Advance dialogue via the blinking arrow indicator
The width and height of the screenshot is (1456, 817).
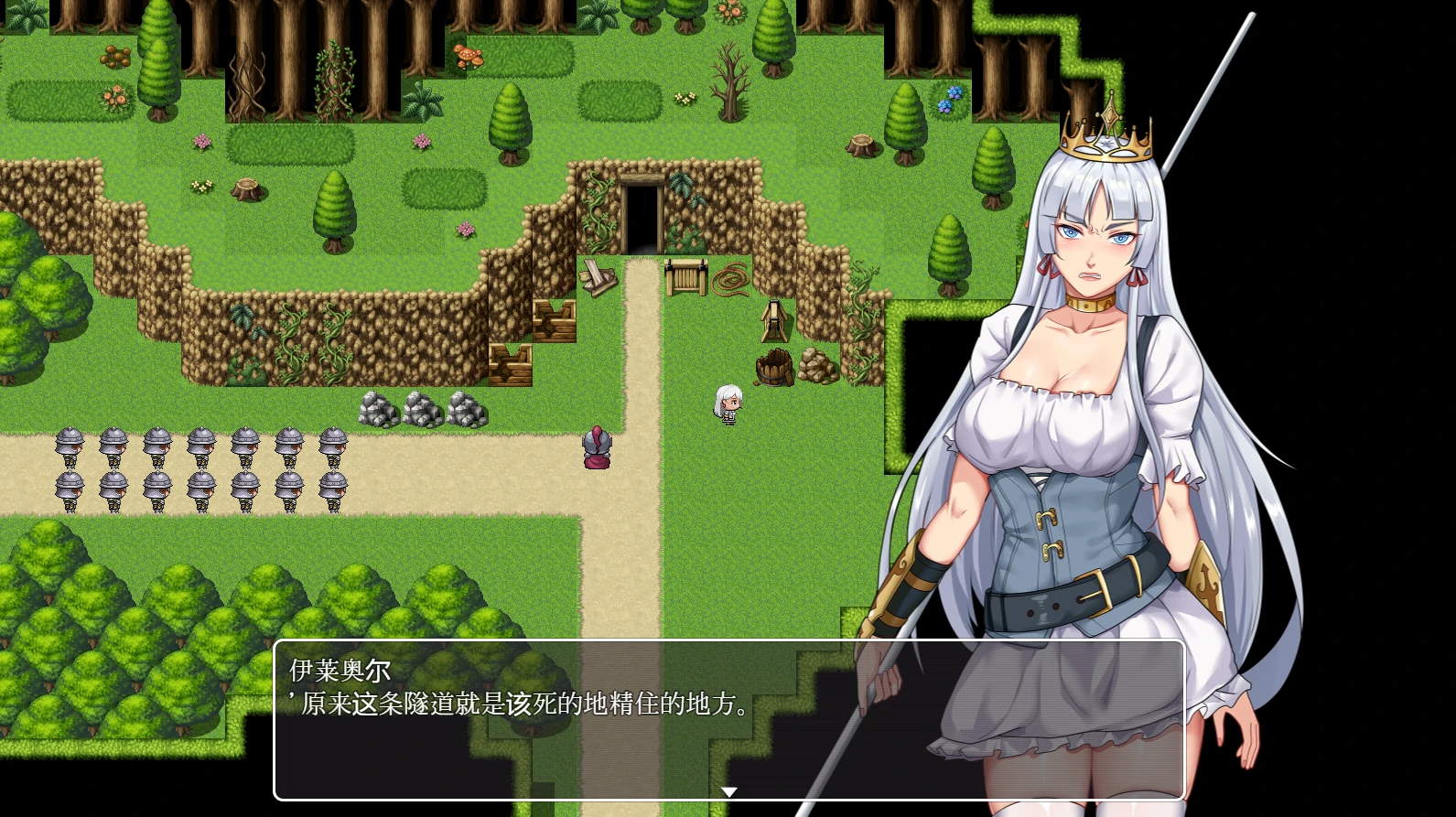728,789
